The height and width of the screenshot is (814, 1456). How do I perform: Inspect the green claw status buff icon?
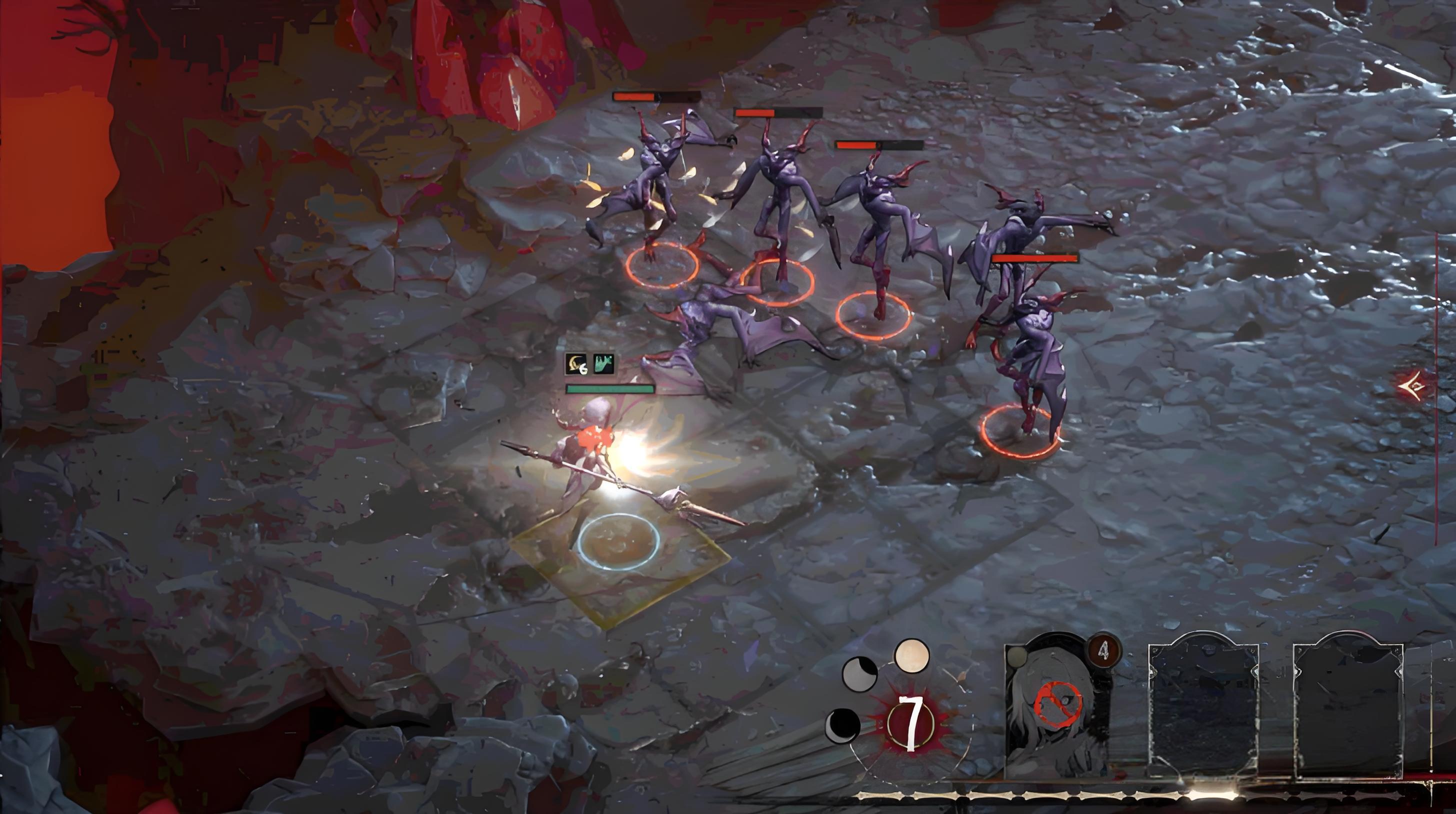(x=603, y=364)
